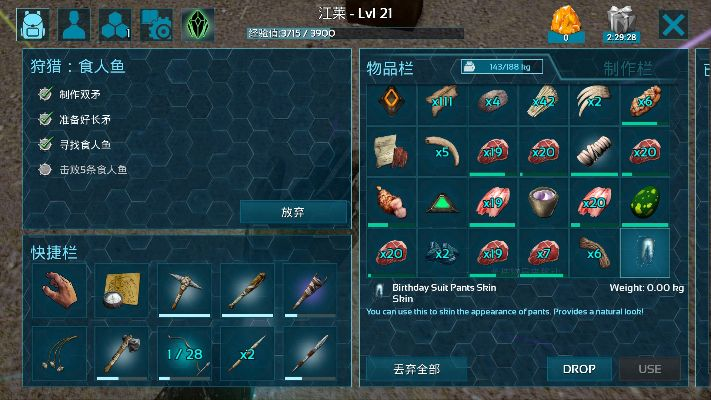
Task: Use the selected item with USE
Action: pos(650,369)
